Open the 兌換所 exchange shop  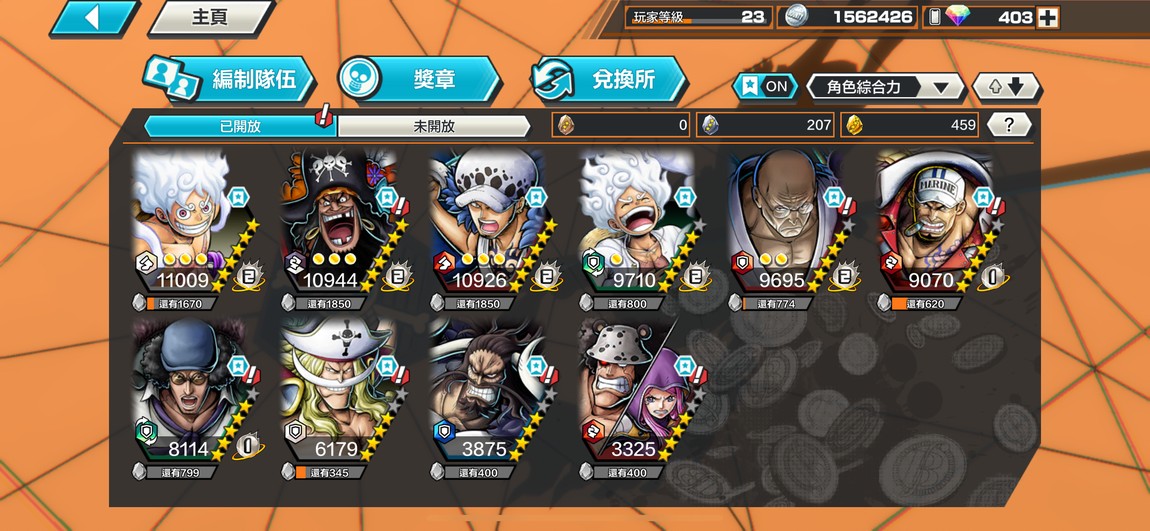(608, 80)
